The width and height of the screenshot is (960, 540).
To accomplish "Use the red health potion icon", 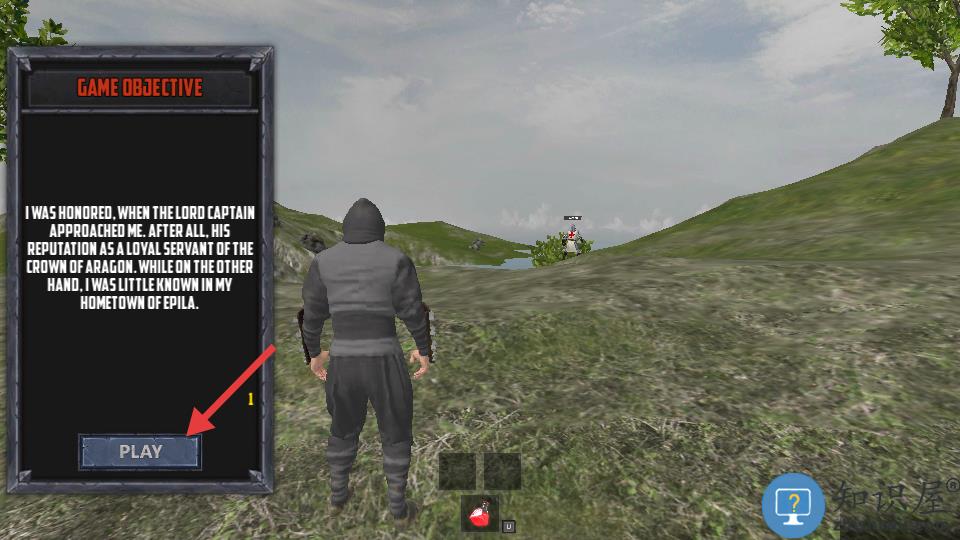I will pos(479,515).
